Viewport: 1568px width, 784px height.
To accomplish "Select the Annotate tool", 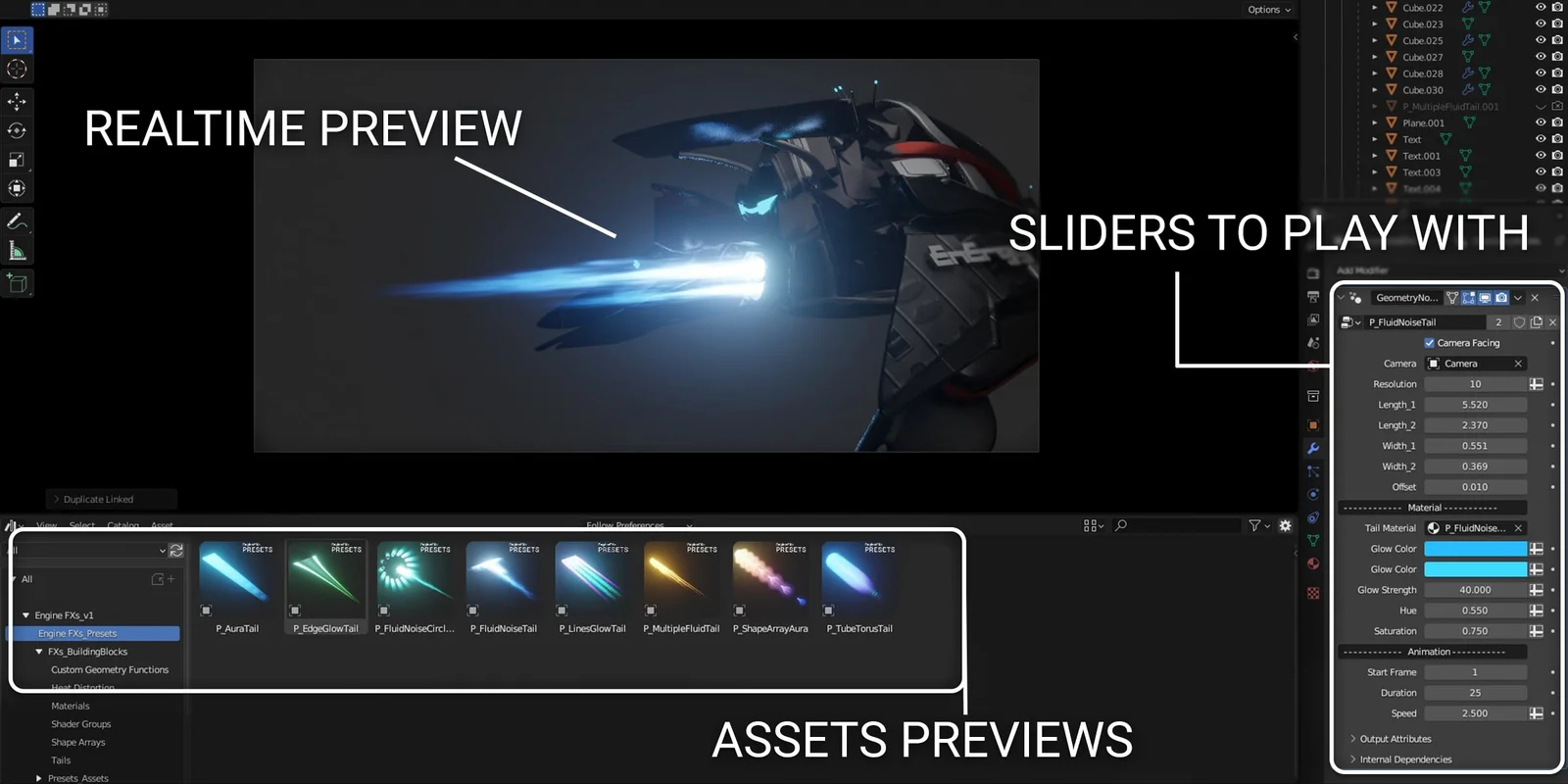I will pos(16,220).
